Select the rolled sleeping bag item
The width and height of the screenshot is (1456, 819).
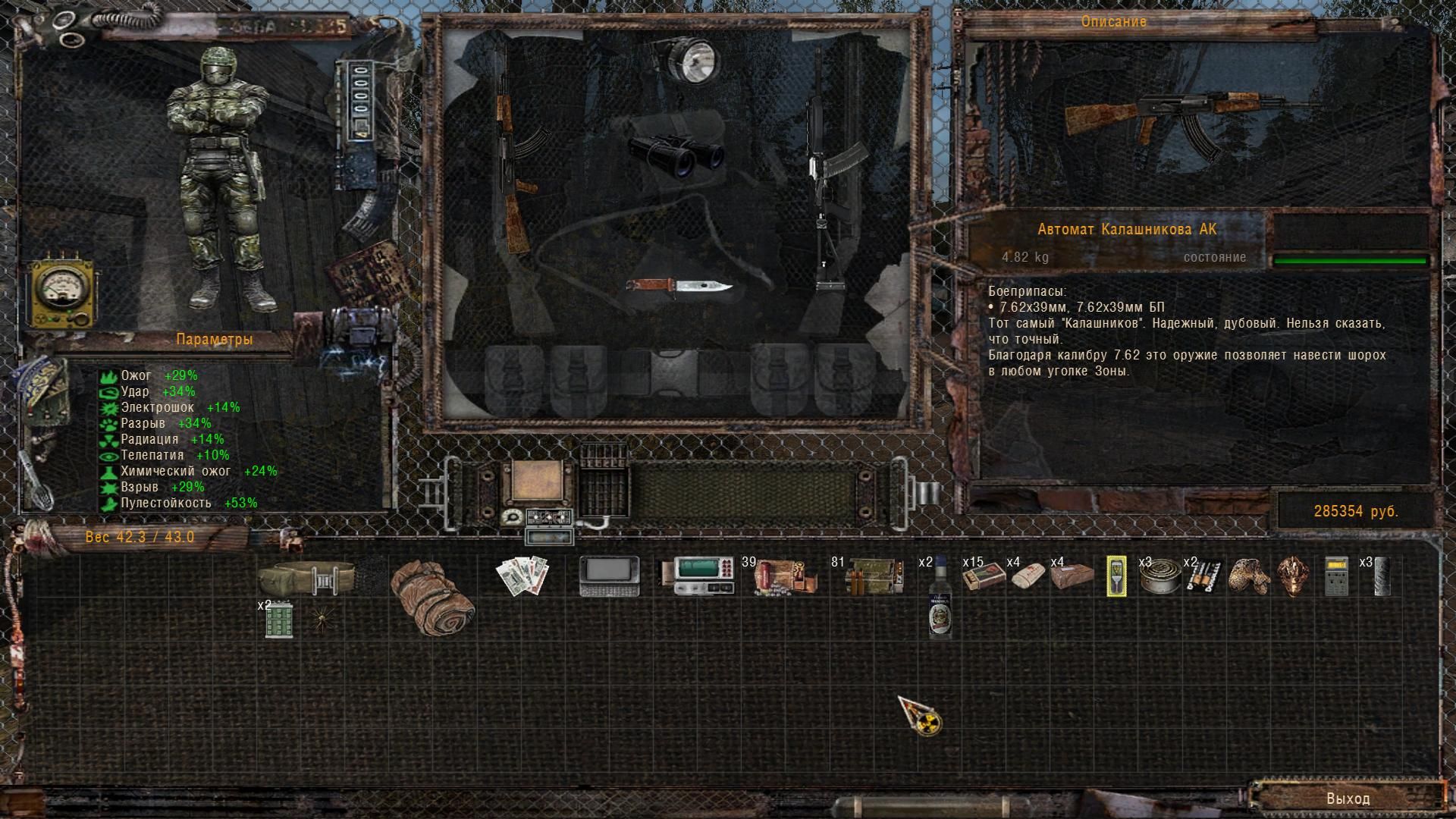(432, 597)
